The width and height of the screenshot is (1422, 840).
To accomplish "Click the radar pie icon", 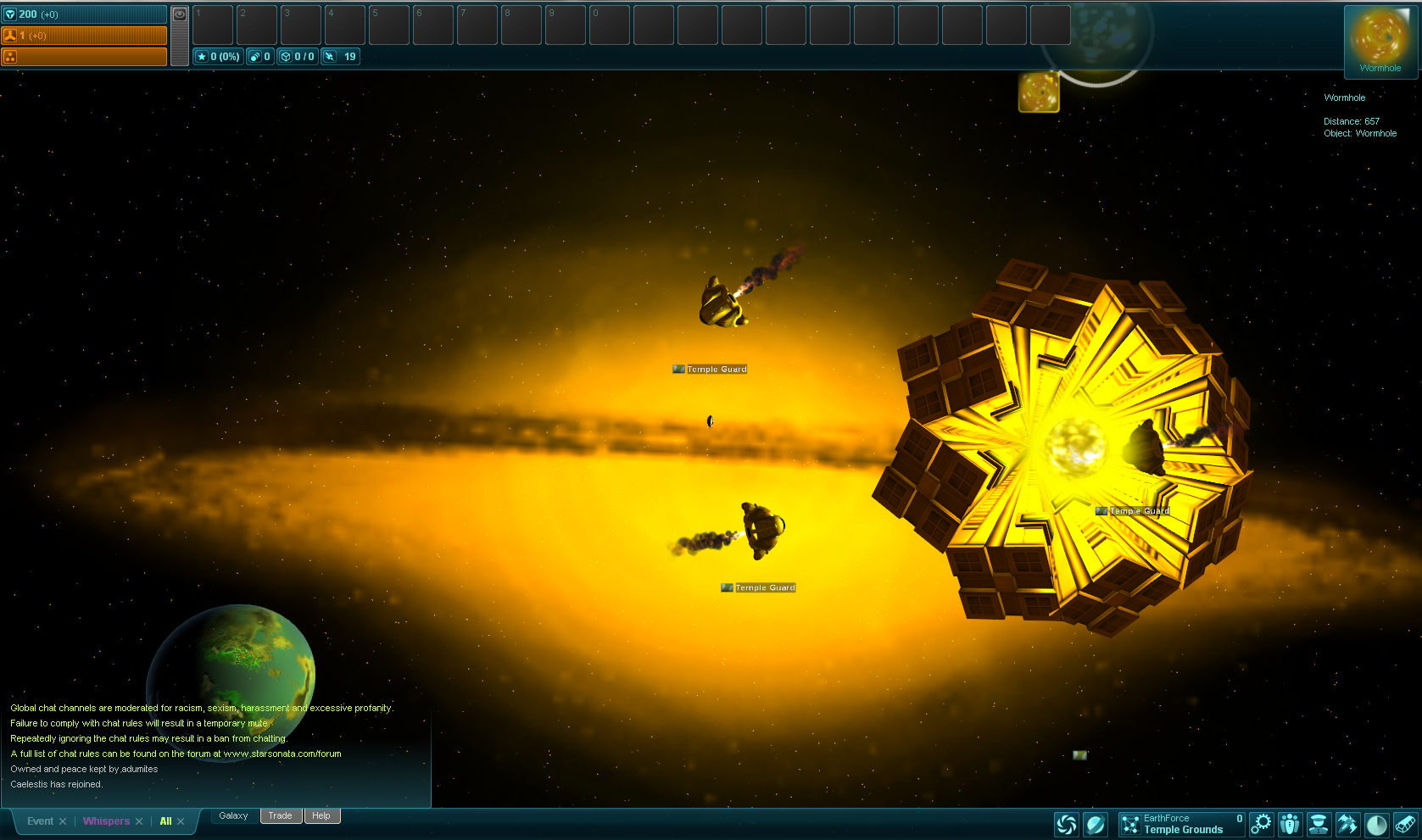I will click(x=1376, y=824).
